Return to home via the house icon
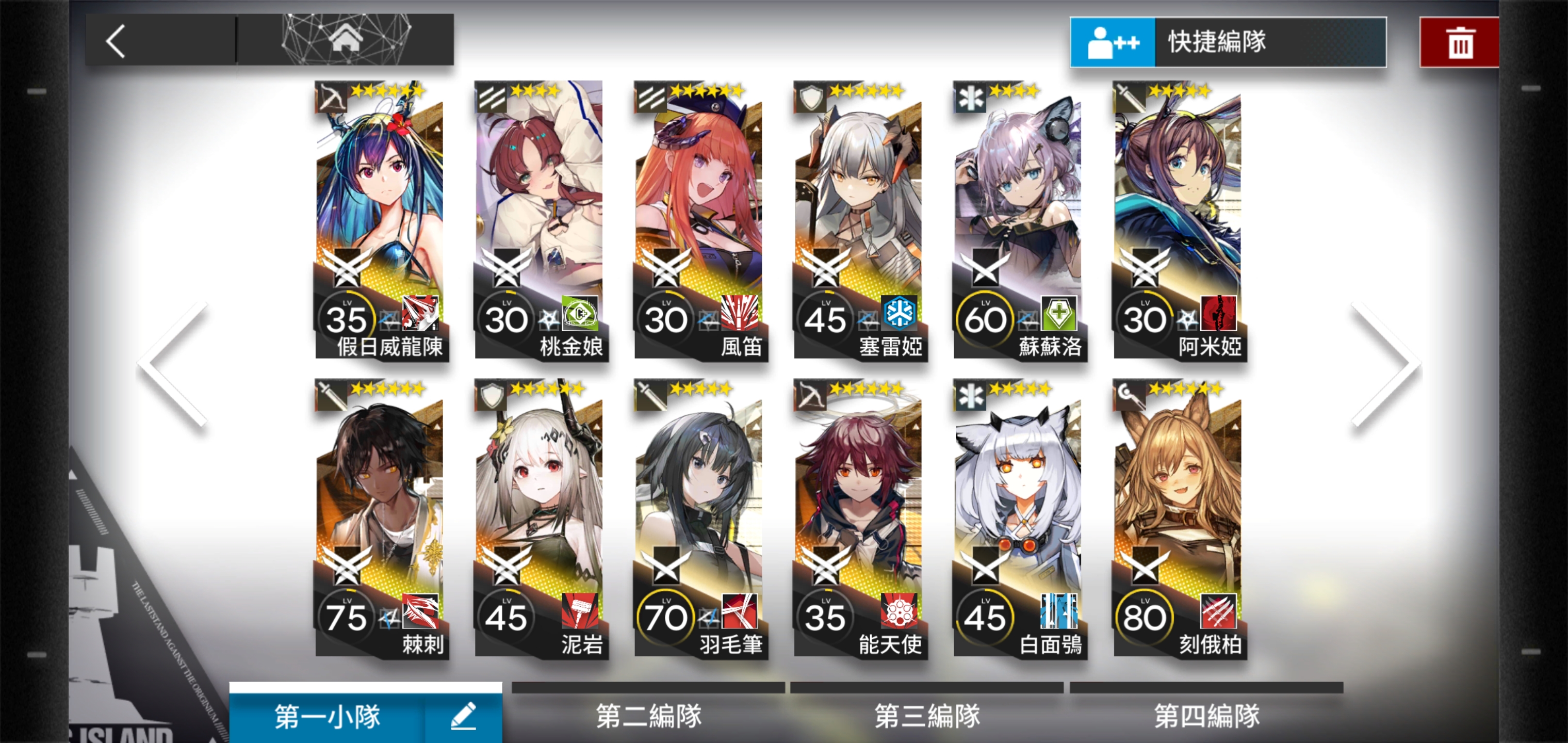 (345, 40)
